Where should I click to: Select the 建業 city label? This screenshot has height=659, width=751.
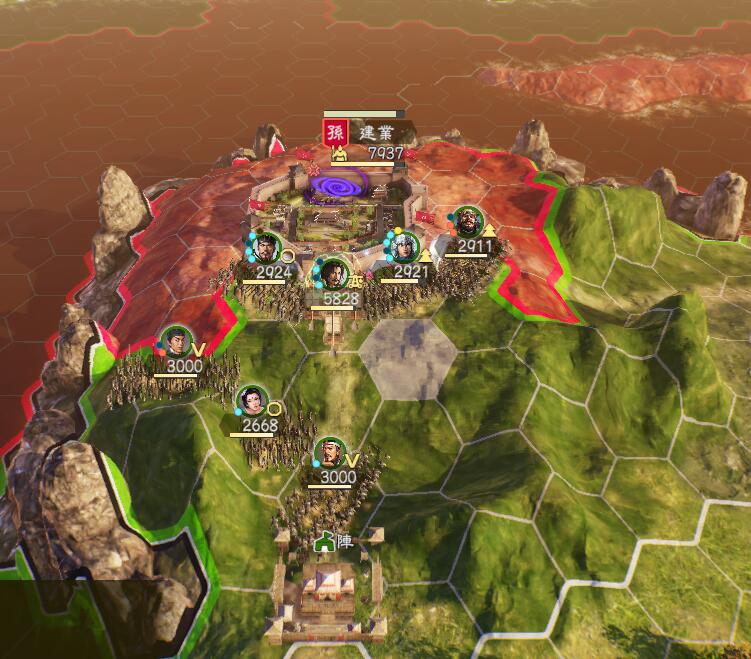(x=377, y=133)
